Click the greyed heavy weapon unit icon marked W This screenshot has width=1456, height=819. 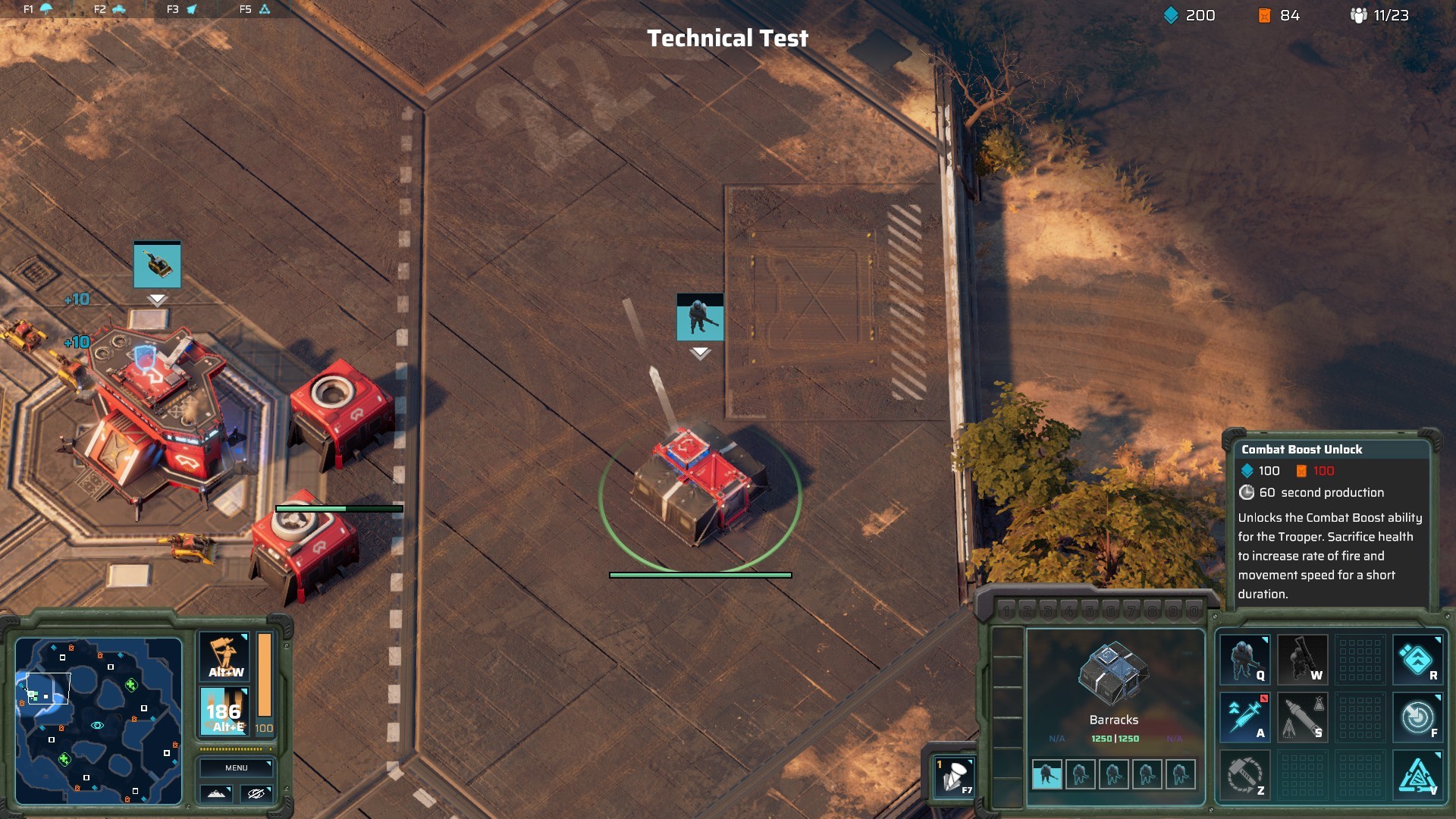pyautogui.click(x=1302, y=660)
